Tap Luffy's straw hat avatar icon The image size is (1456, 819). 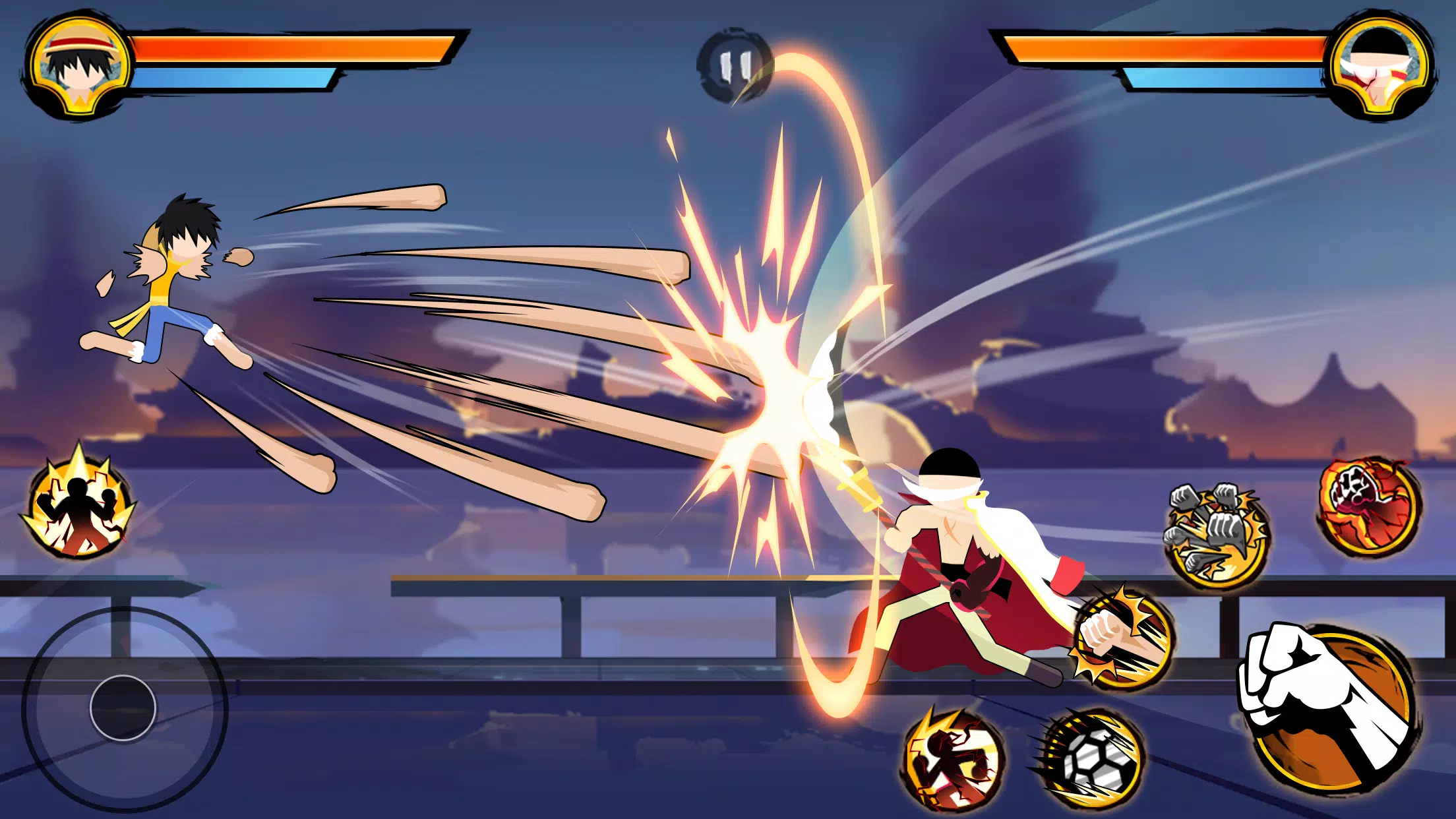pos(79,66)
